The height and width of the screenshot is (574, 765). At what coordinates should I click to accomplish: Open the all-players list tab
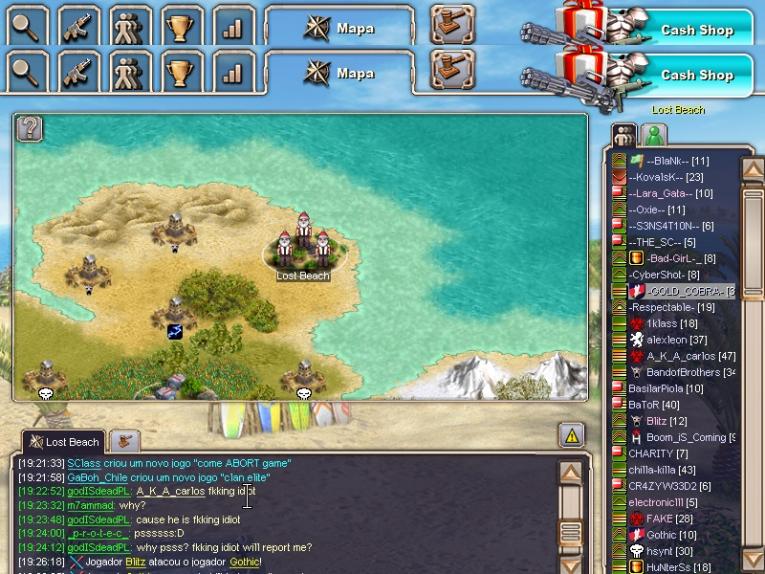624,135
